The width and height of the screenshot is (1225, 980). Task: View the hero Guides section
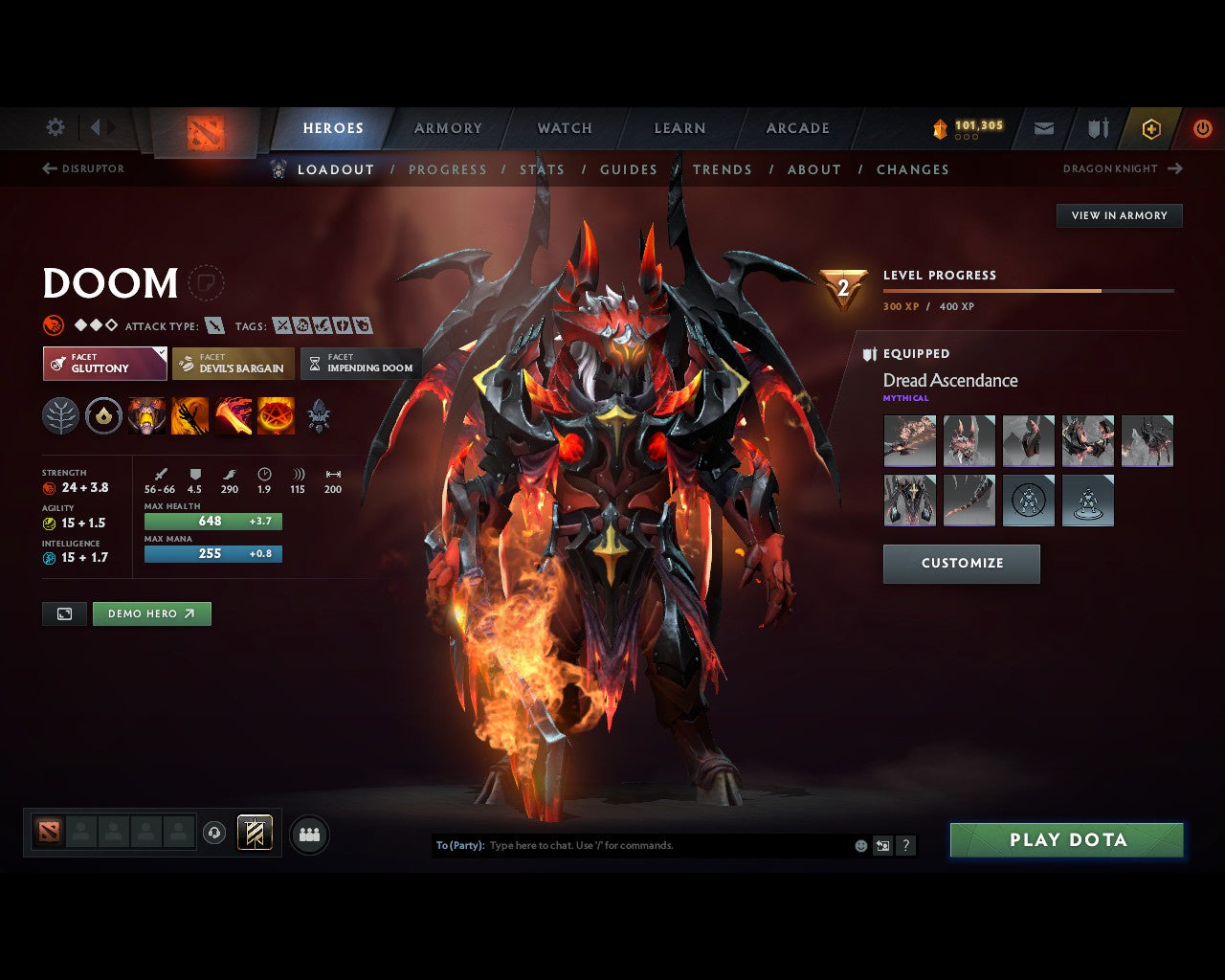(628, 169)
